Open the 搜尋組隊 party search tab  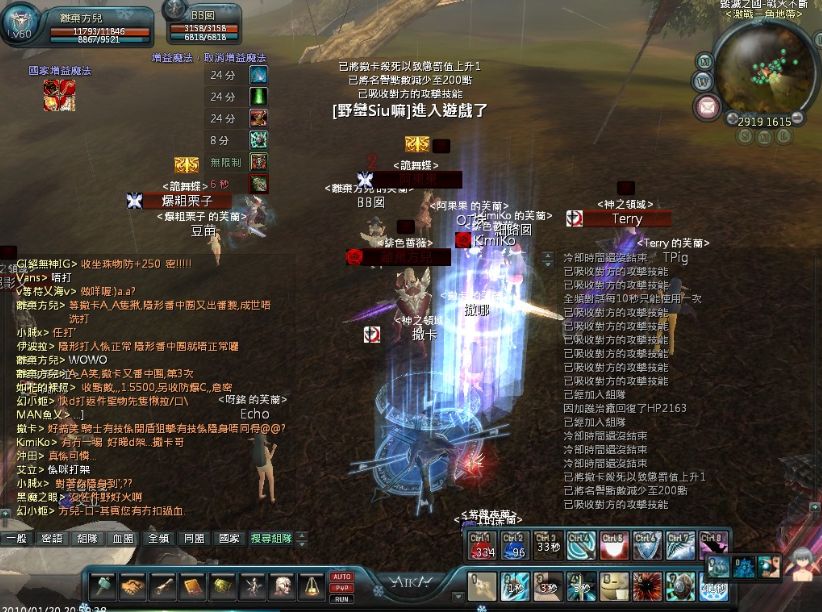(271, 538)
